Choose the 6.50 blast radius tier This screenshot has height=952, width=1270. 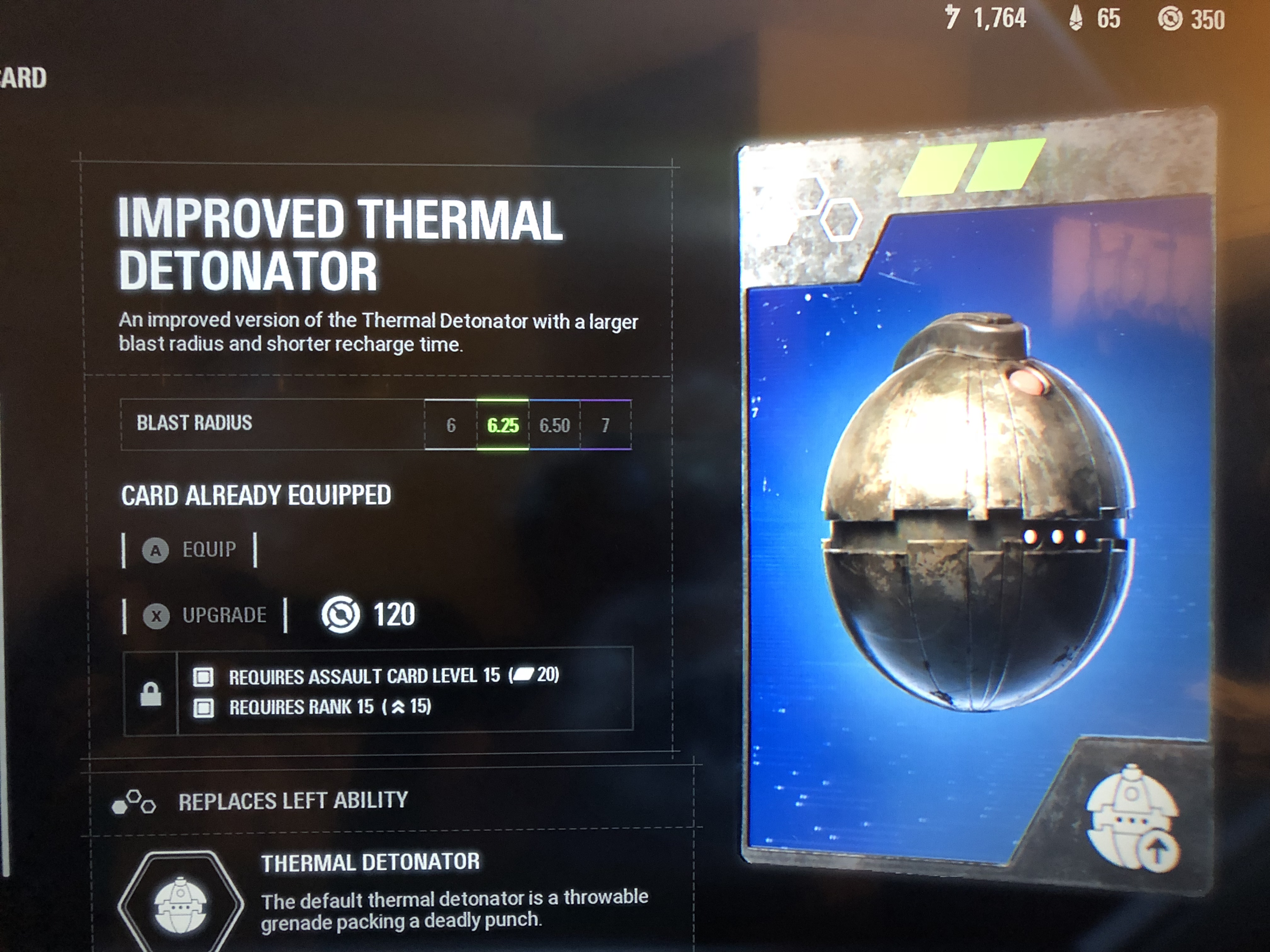[x=555, y=425]
